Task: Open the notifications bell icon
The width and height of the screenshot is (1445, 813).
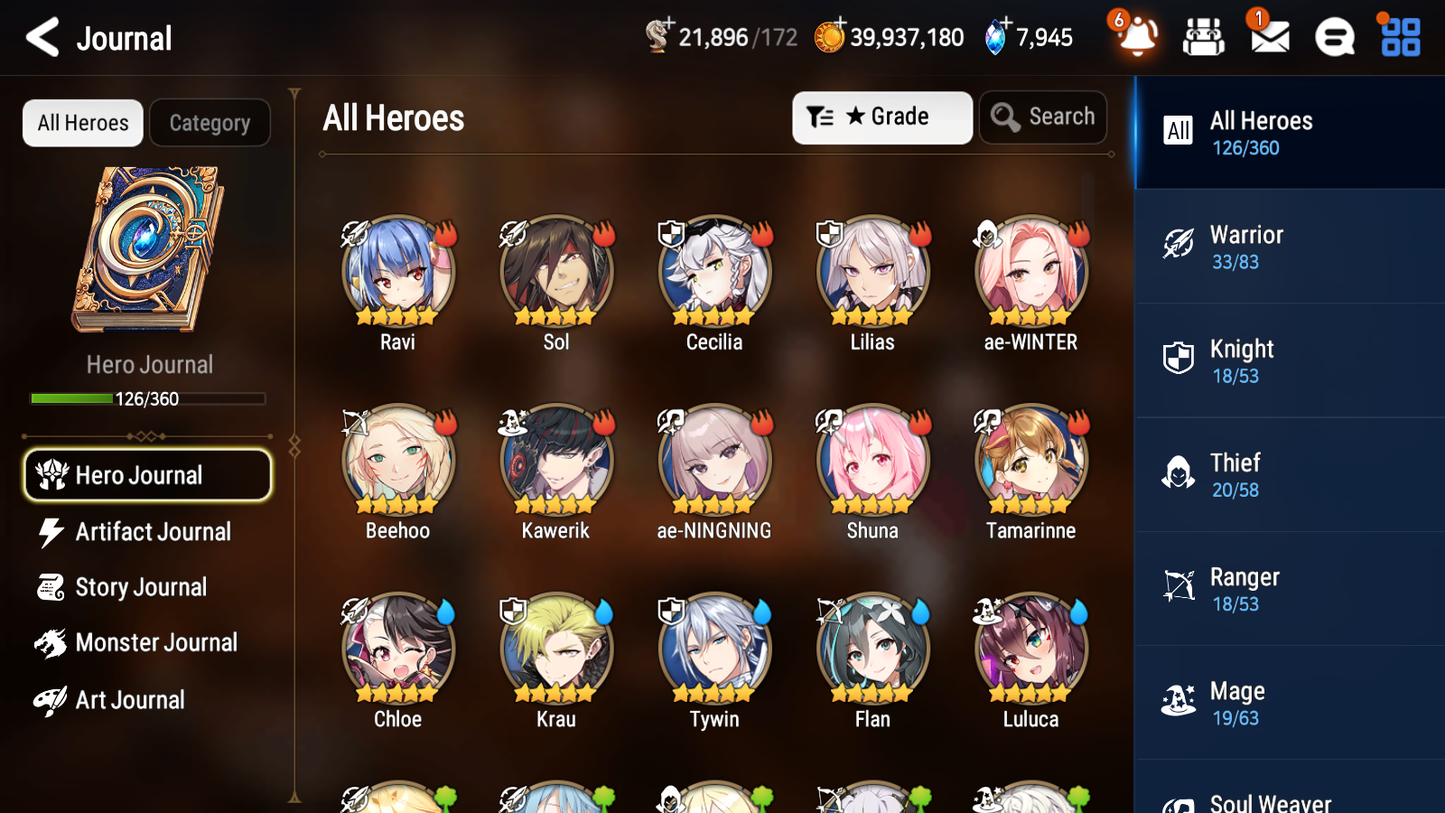Action: tap(1135, 37)
